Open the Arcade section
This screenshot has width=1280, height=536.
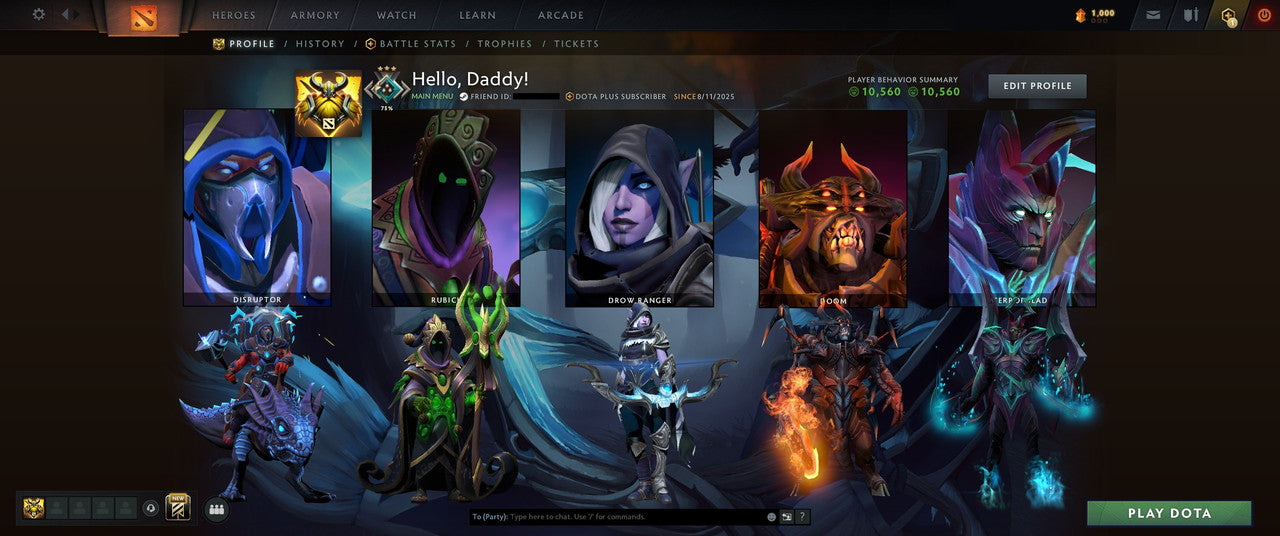[x=561, y=16]
